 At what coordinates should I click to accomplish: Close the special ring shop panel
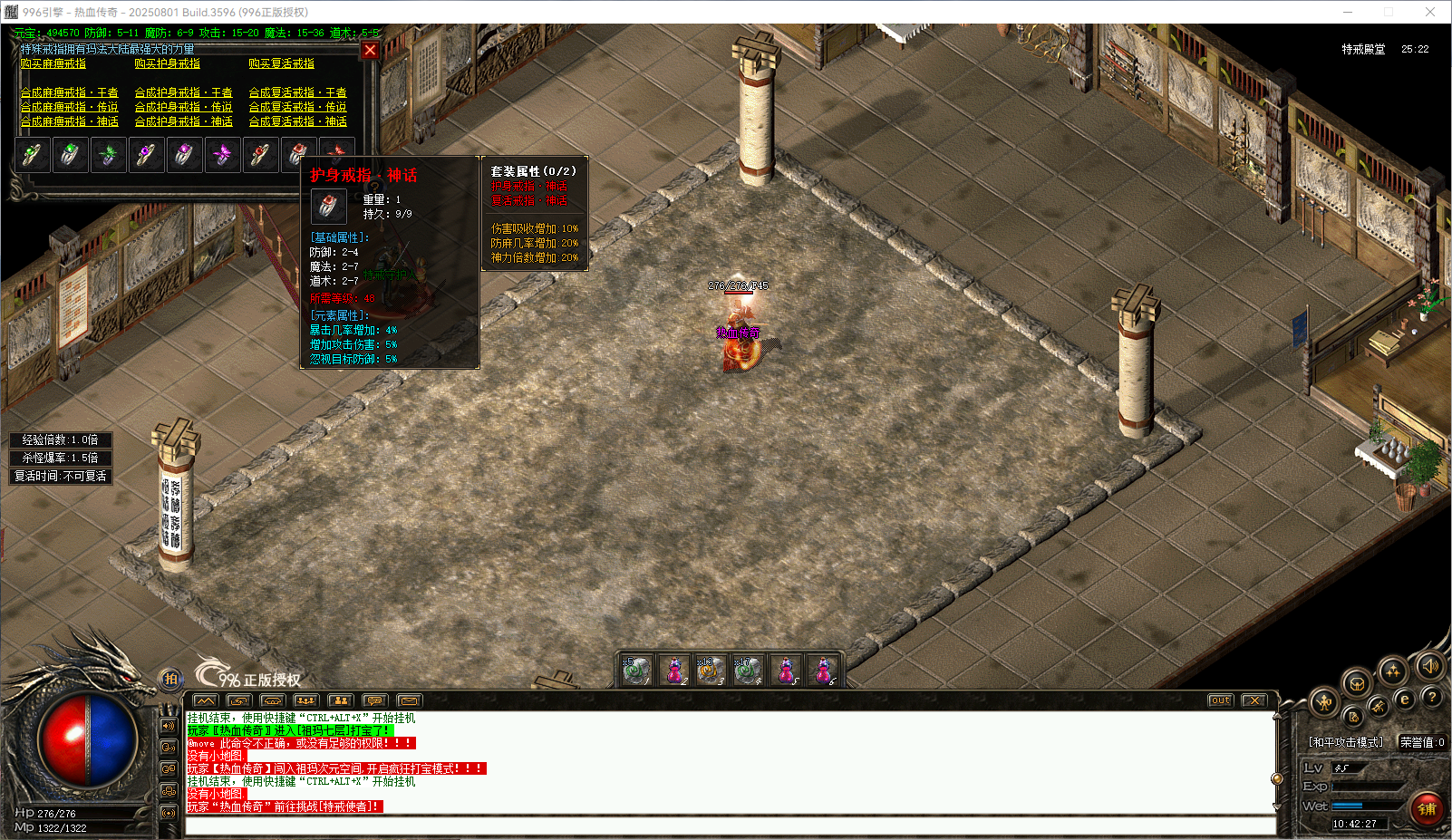(370, 50)
